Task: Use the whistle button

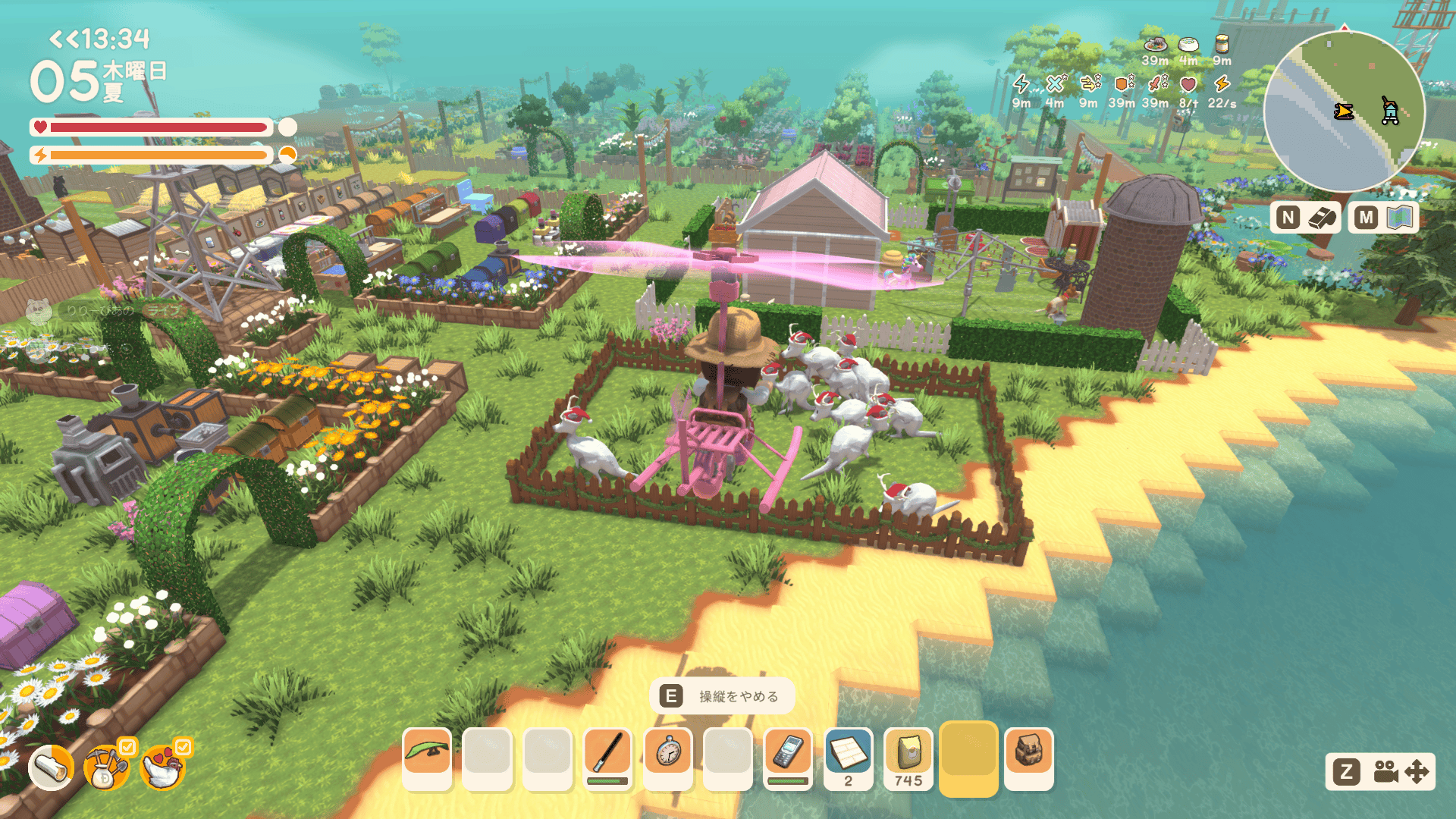Action: point(1306,218)
